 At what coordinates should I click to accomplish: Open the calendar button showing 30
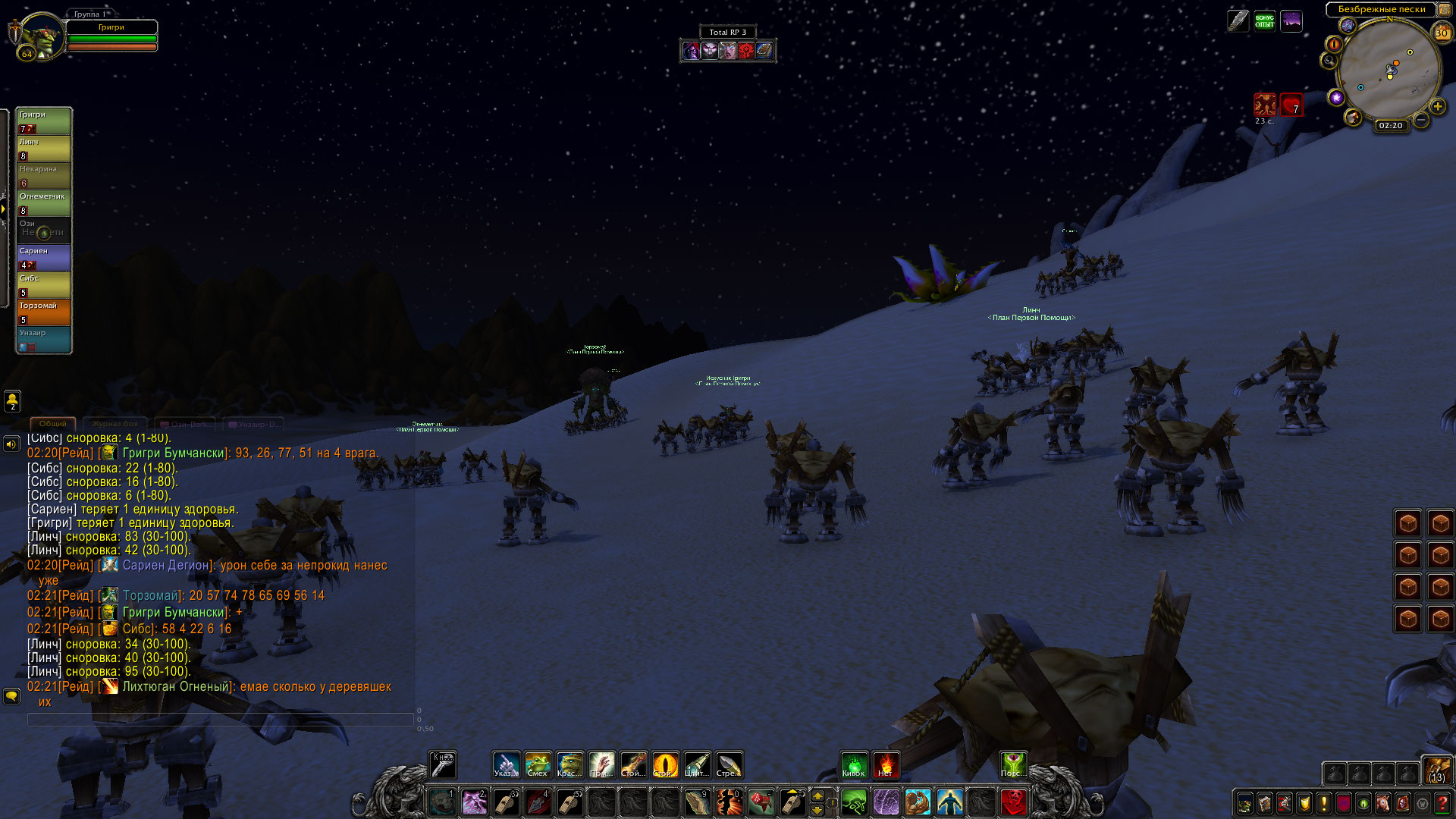(1442, 33)
